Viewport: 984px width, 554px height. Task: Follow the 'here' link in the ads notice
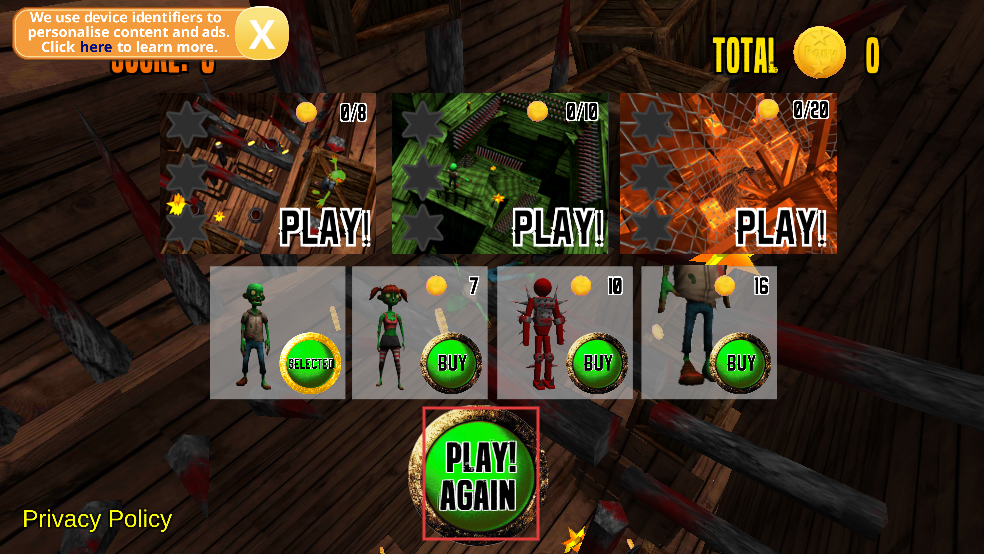[96, 47]
